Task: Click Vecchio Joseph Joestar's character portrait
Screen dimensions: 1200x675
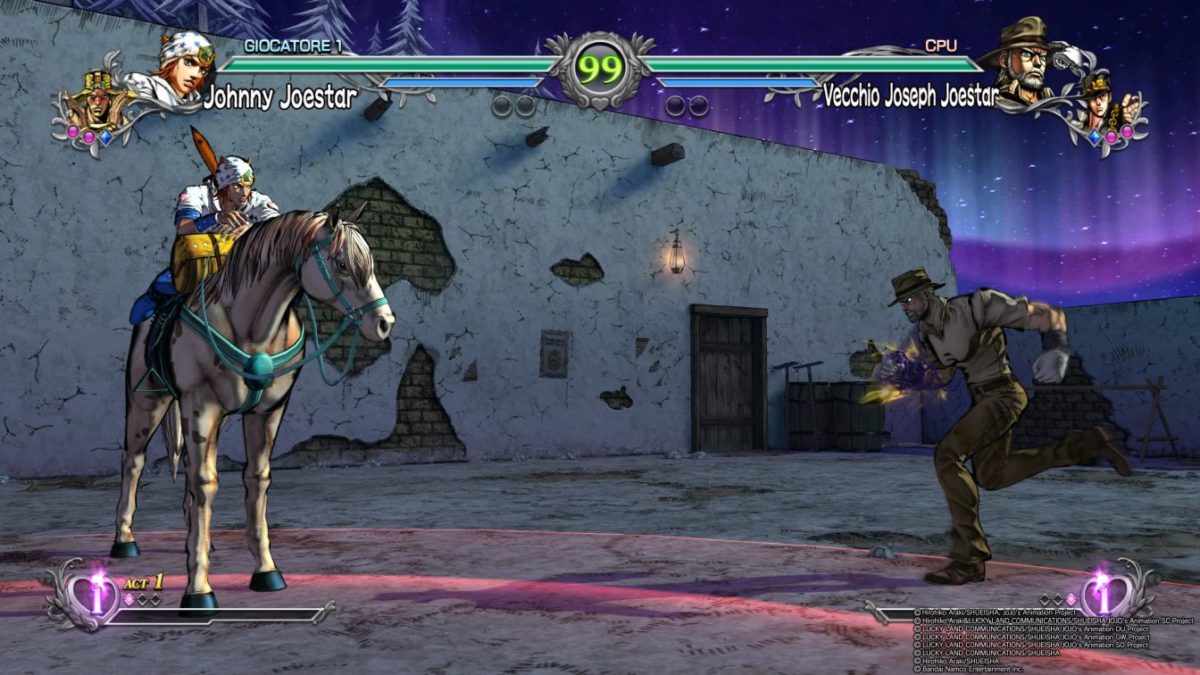Action: [x=1020, y=62]
